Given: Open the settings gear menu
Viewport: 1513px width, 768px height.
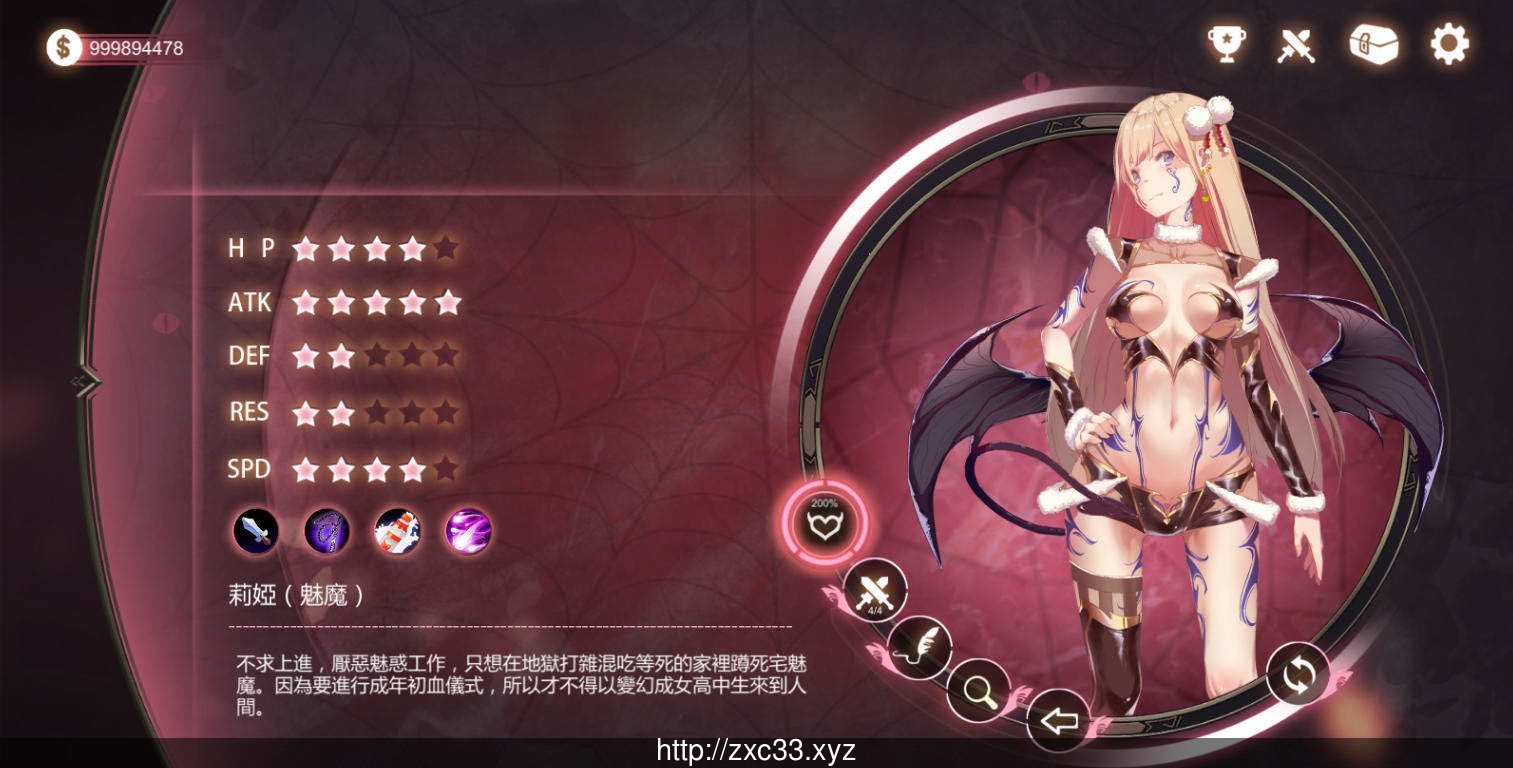Looking at the screenshot, I should point(1449,44).
